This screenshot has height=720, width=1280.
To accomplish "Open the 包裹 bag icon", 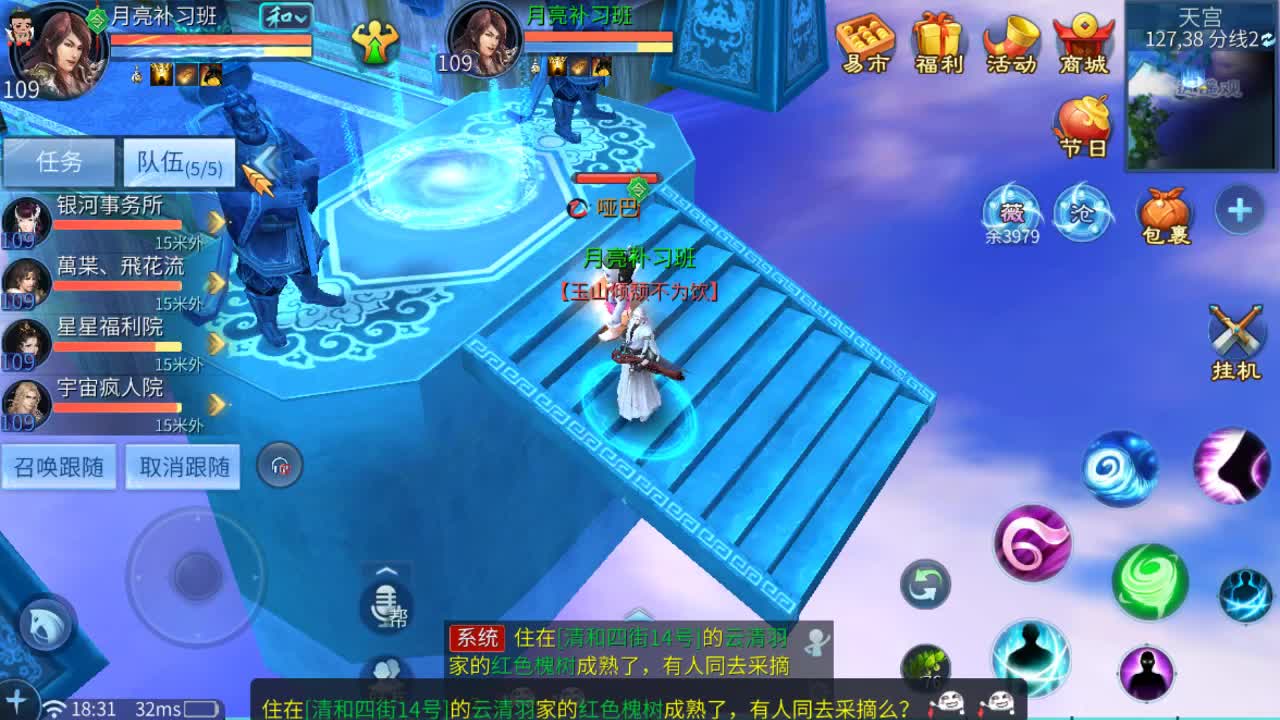I will pos(1163,213).
